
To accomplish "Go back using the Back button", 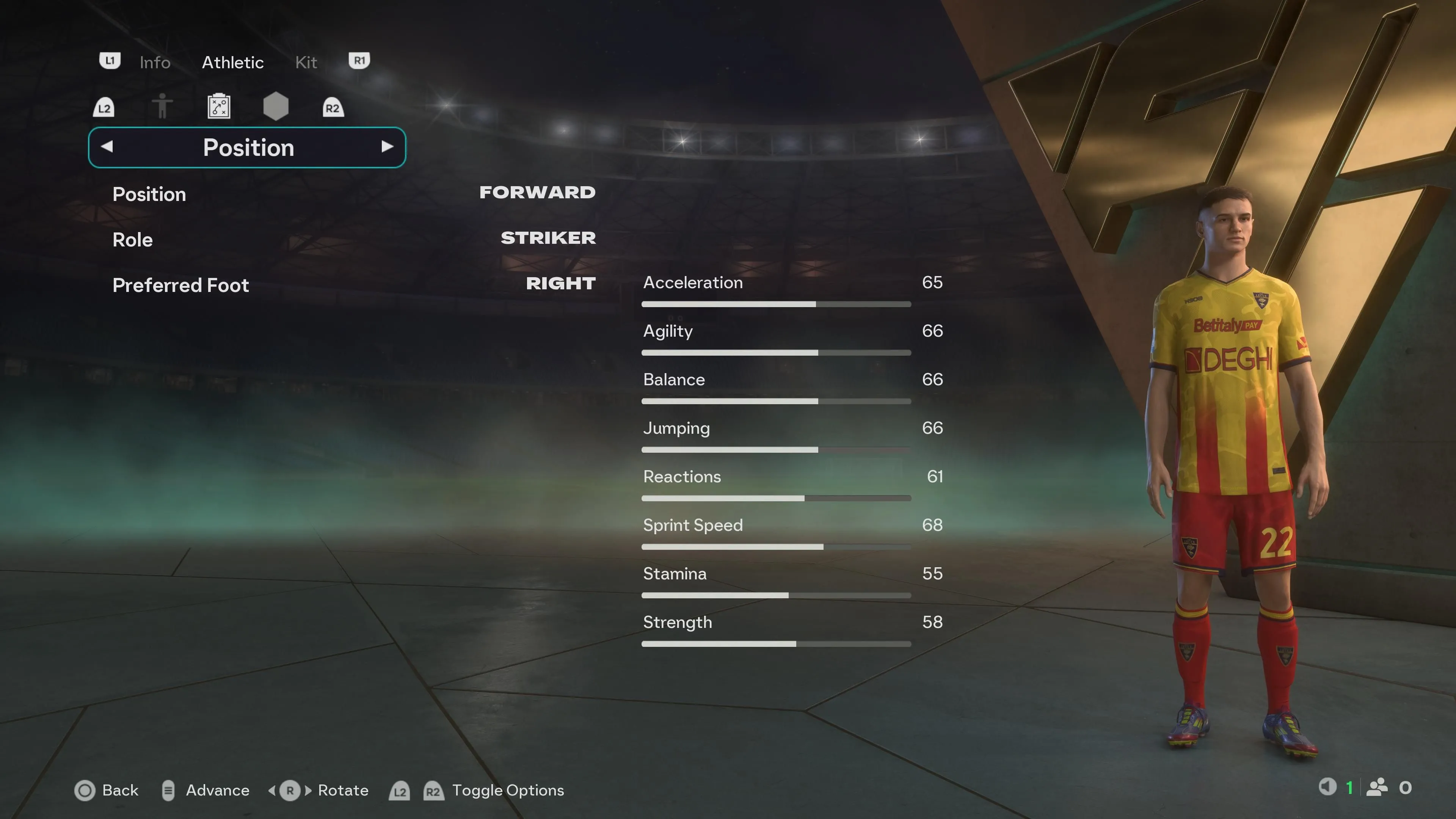I will (107, 790).
